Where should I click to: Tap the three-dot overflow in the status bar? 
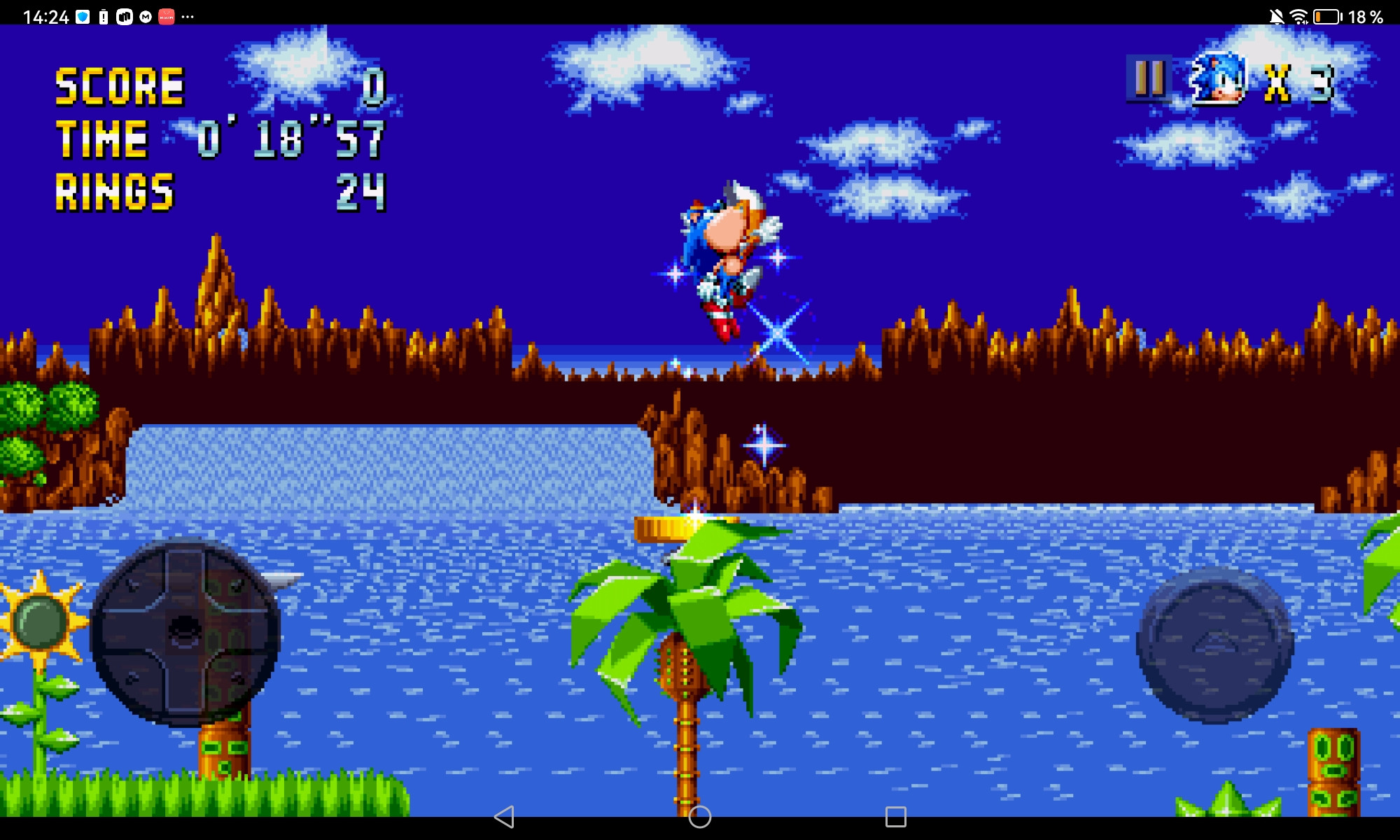pyautogui.click(x=187, y=15)
